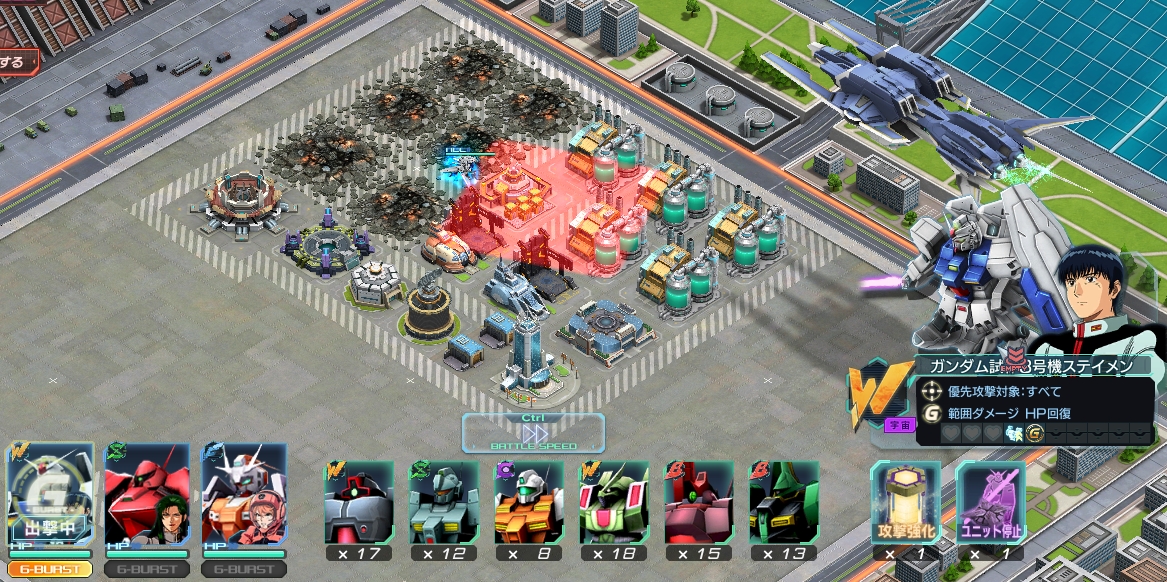The height and width of the screenshot is (582, 1167).
Task: Select the deployed white Gundam pilot card
Action: click(x=51, y=495)
